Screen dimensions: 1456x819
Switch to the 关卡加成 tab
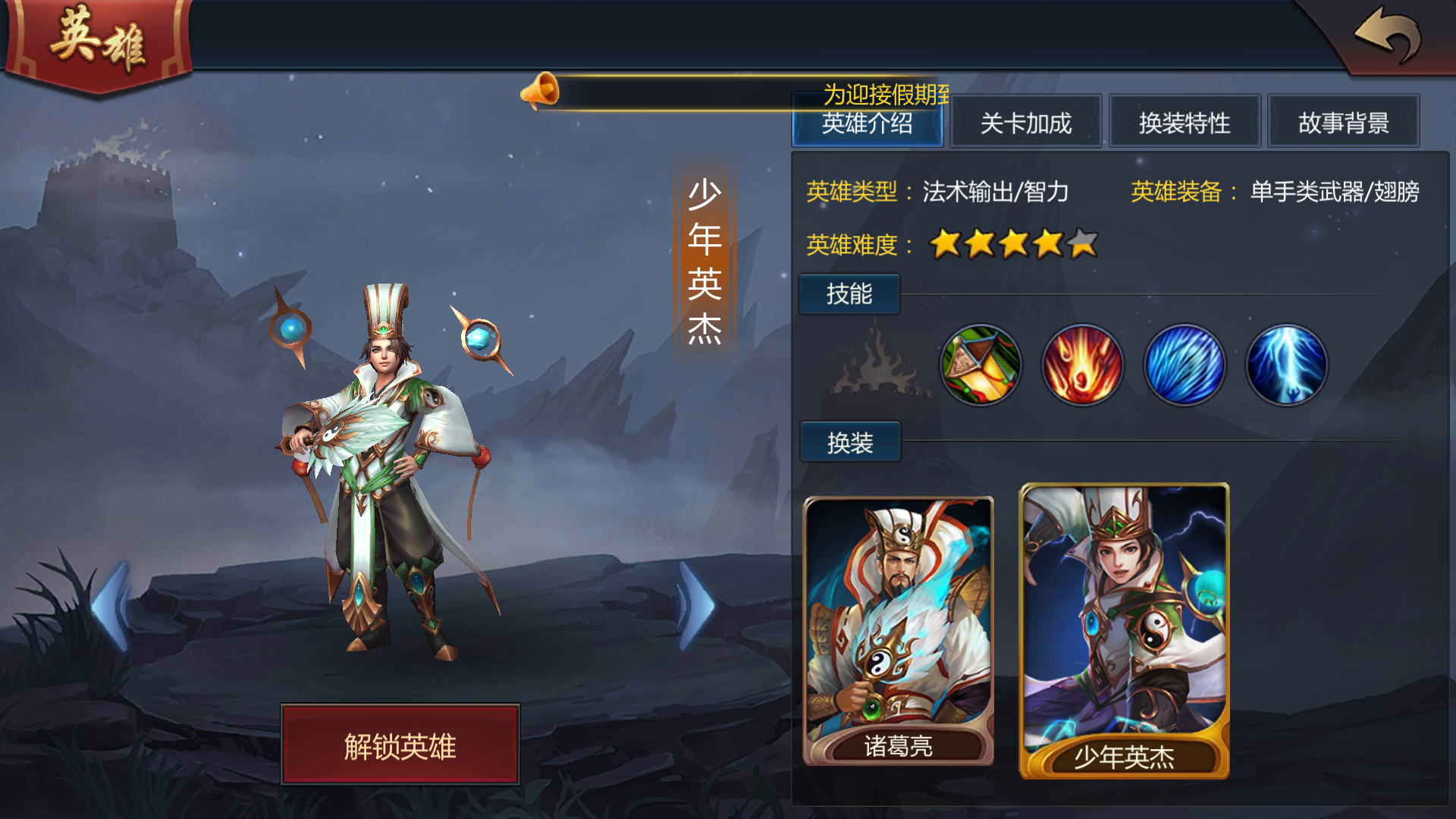coord(1025,123)
